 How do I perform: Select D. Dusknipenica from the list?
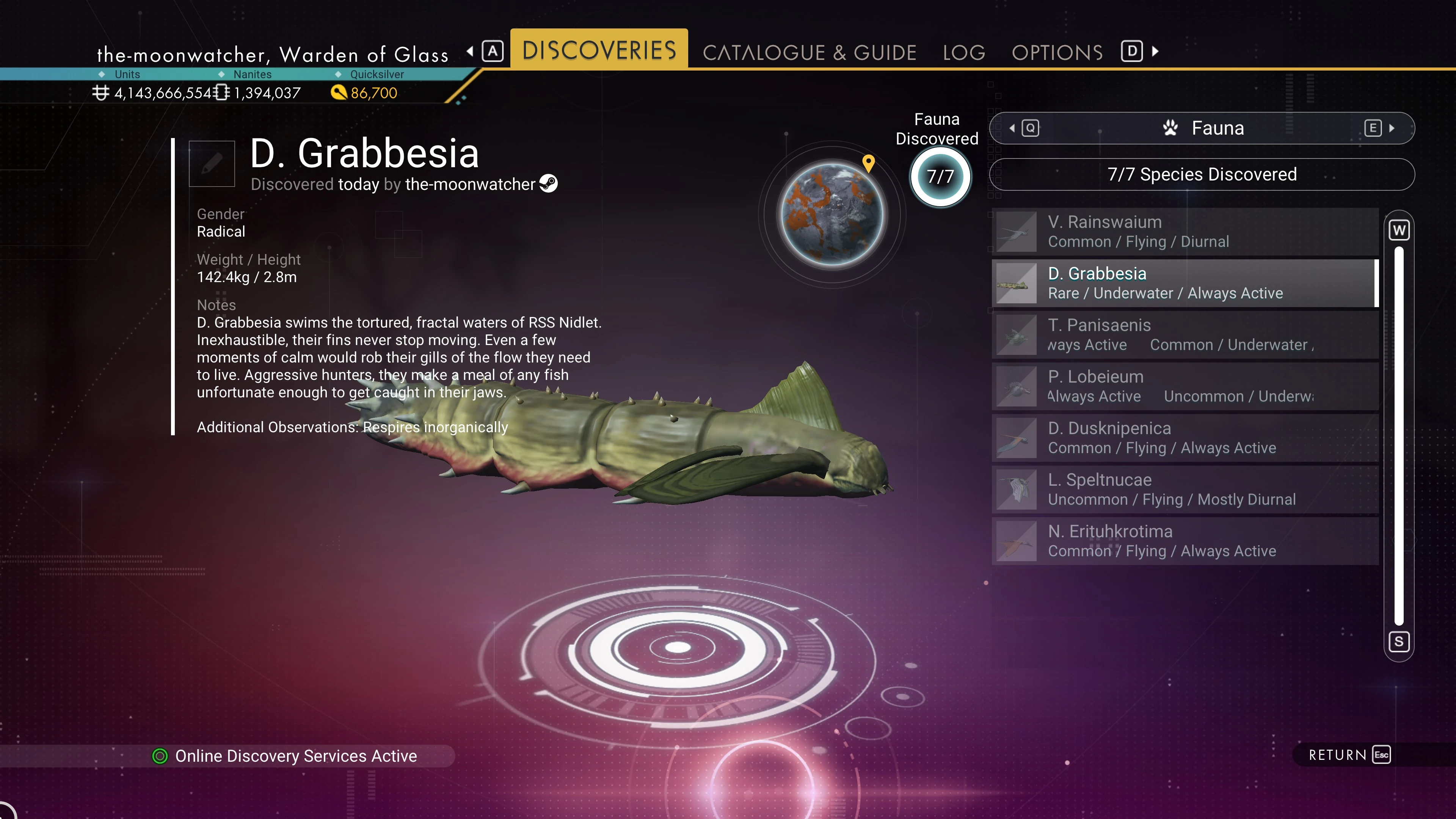click(1185, 438)
